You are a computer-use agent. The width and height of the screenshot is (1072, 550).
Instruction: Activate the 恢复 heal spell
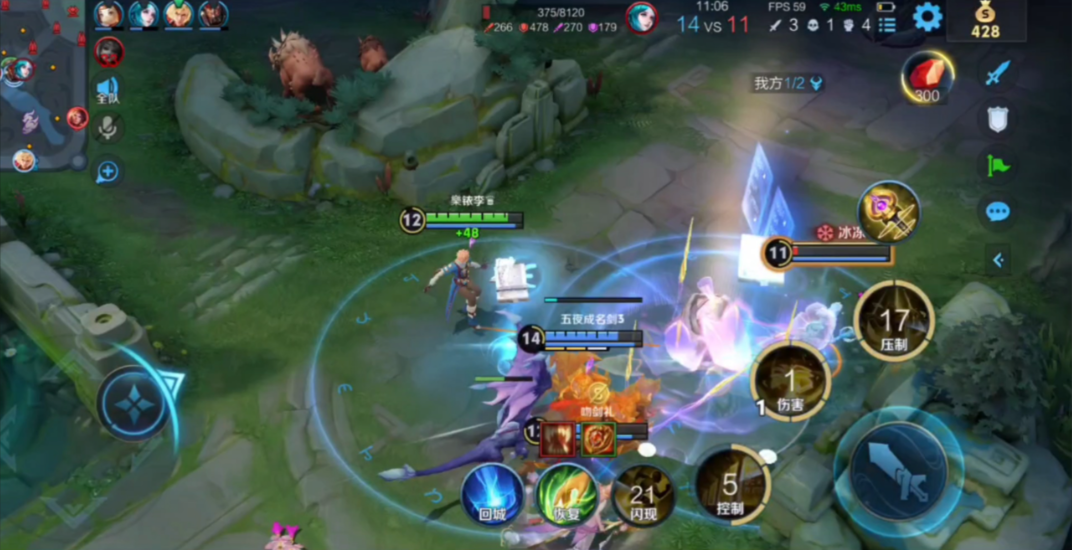(566, 493)
